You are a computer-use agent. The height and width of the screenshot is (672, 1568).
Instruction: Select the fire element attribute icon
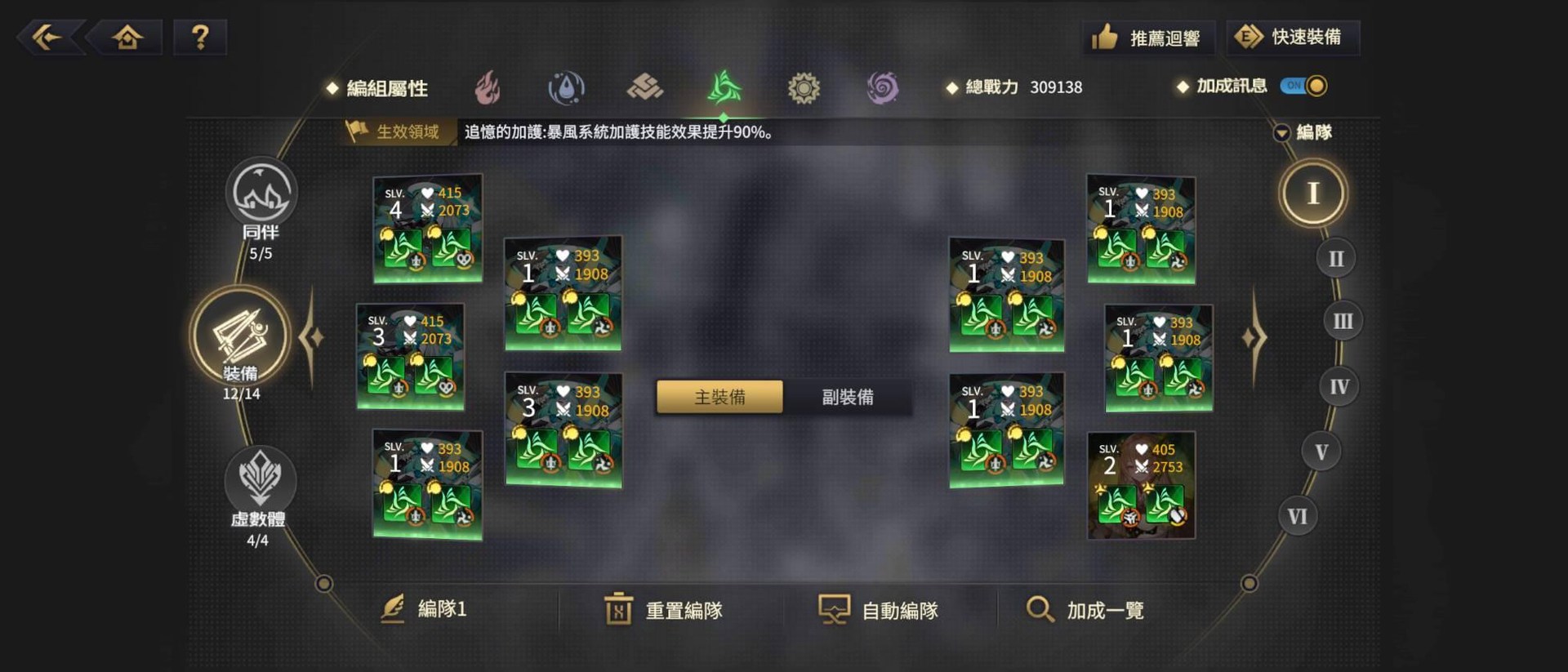point(488,87)
